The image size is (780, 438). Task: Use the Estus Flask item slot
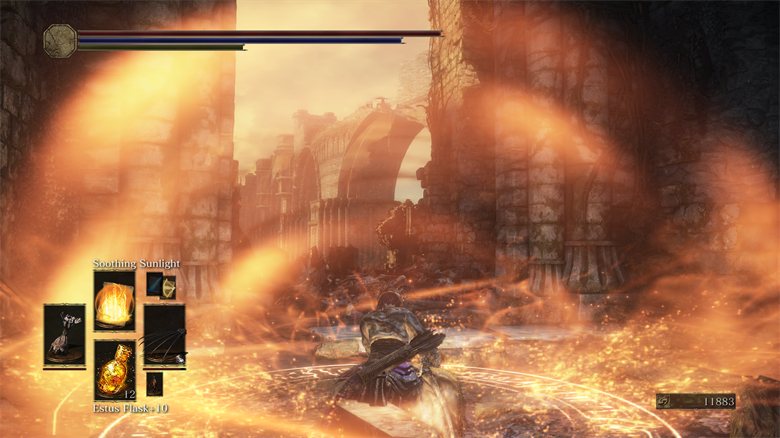coord(114,368)
